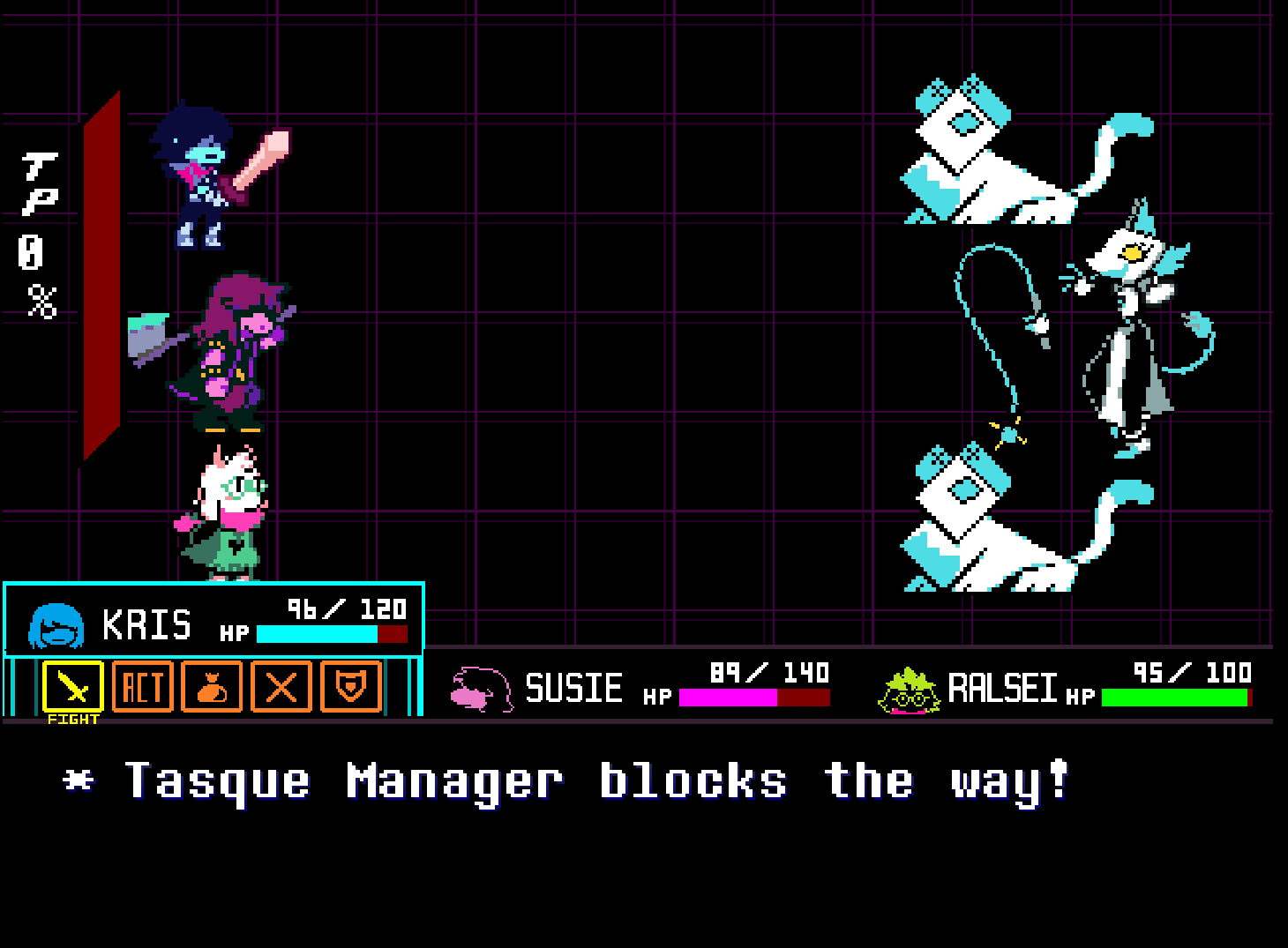Click Ralsei's green HP bar
Image resolution: width=1288 pixels, height=948 pixels.
click(x=1173, y=697)
